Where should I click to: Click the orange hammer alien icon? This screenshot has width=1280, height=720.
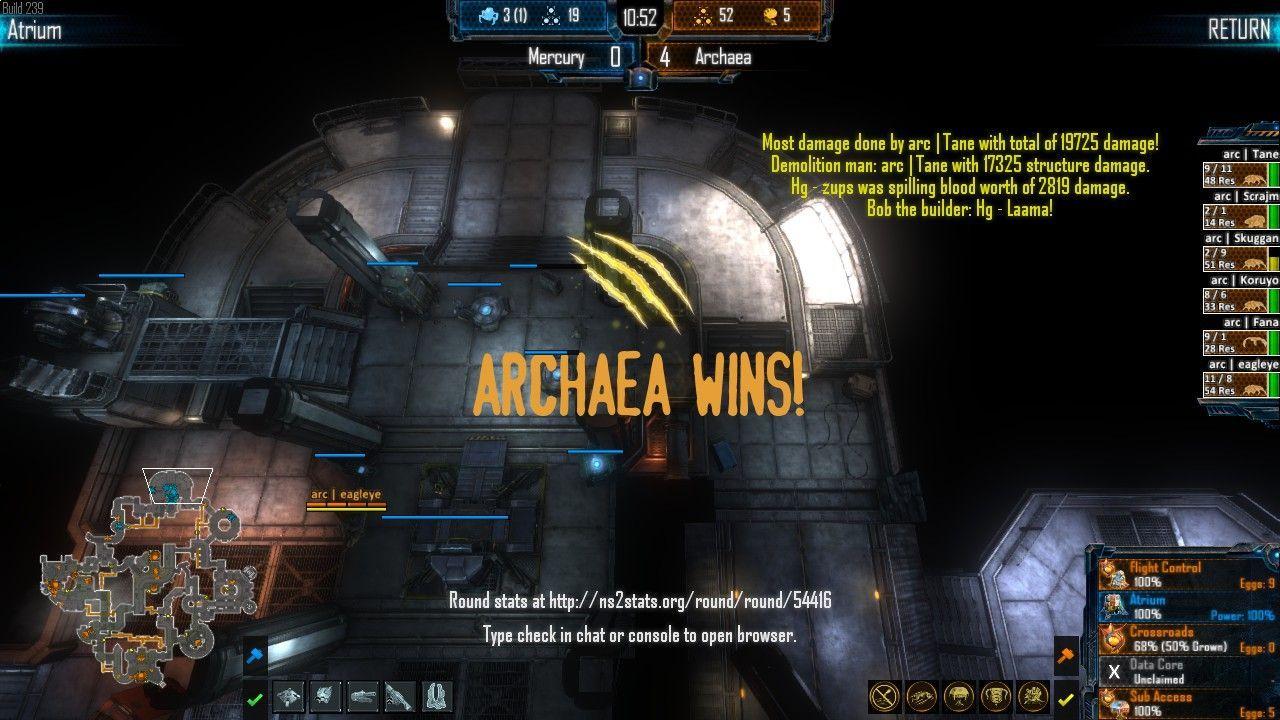(x=1066, y=656)
